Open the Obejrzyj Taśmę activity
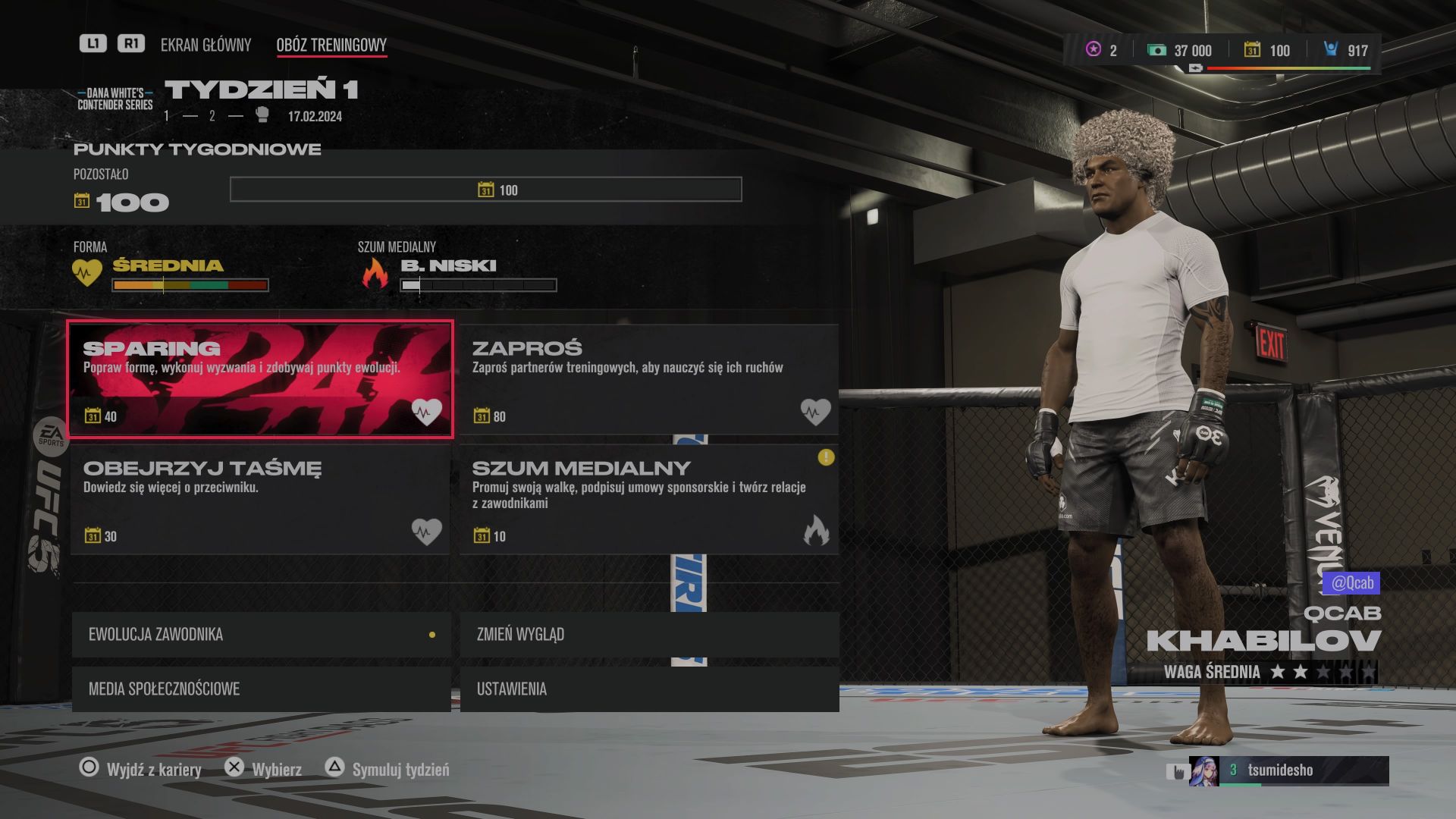Screen dimensions: 1456x819 (260, 499)
